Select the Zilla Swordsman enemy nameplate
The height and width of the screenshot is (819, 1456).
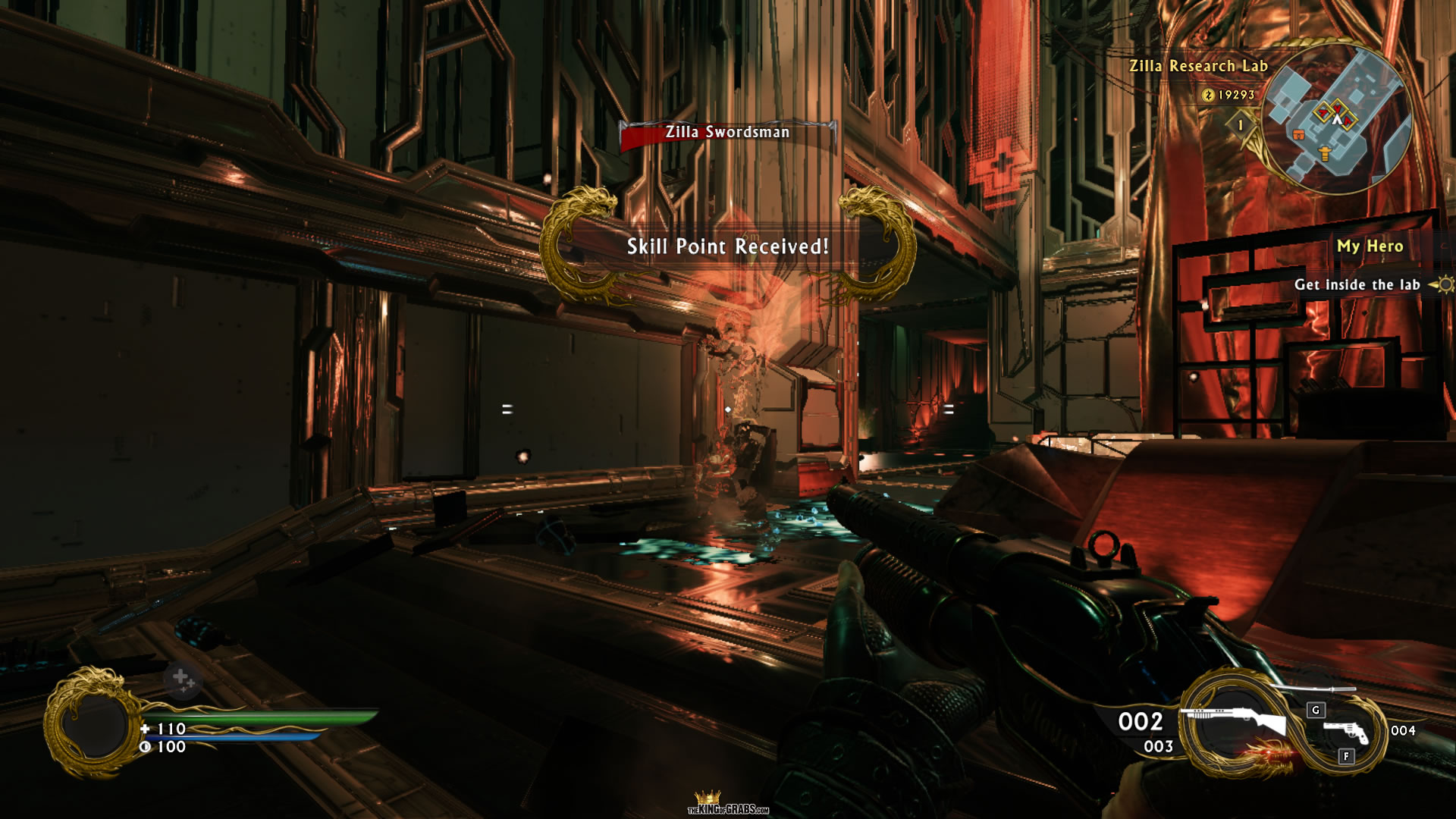(x=727, y=133)
